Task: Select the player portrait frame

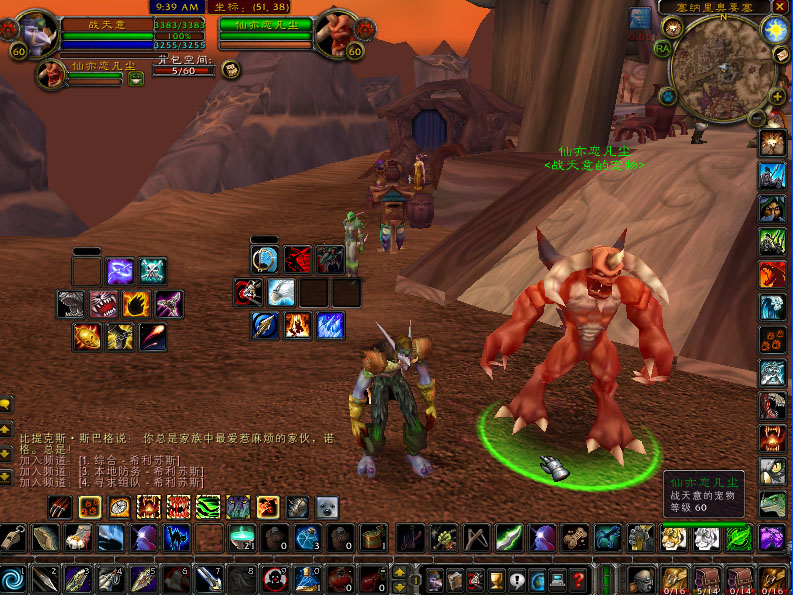Action: coord(36,34)
